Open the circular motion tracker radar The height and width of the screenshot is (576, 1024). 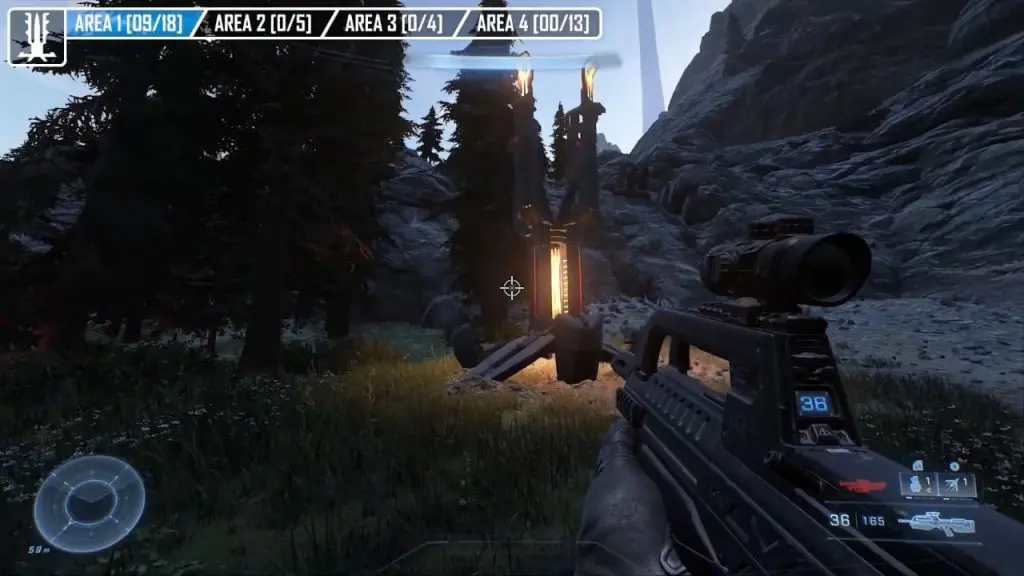[x=89, y=503]
